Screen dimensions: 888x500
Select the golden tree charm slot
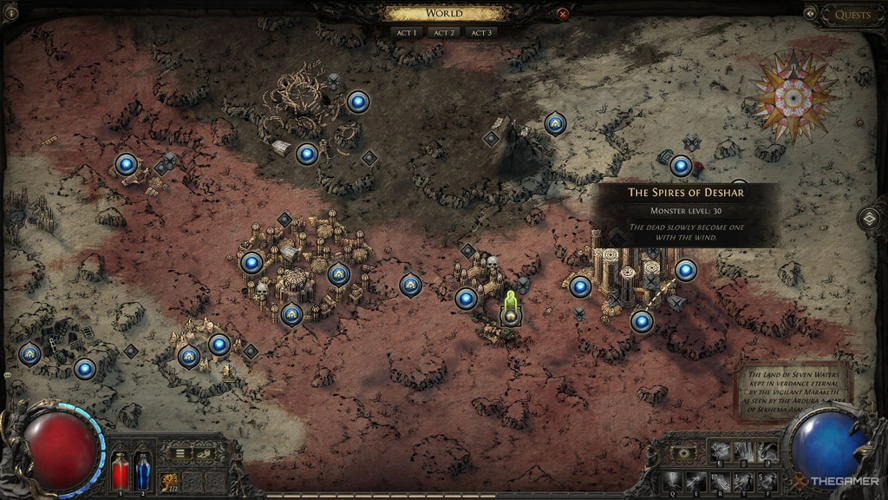click(x=172, y=479)
